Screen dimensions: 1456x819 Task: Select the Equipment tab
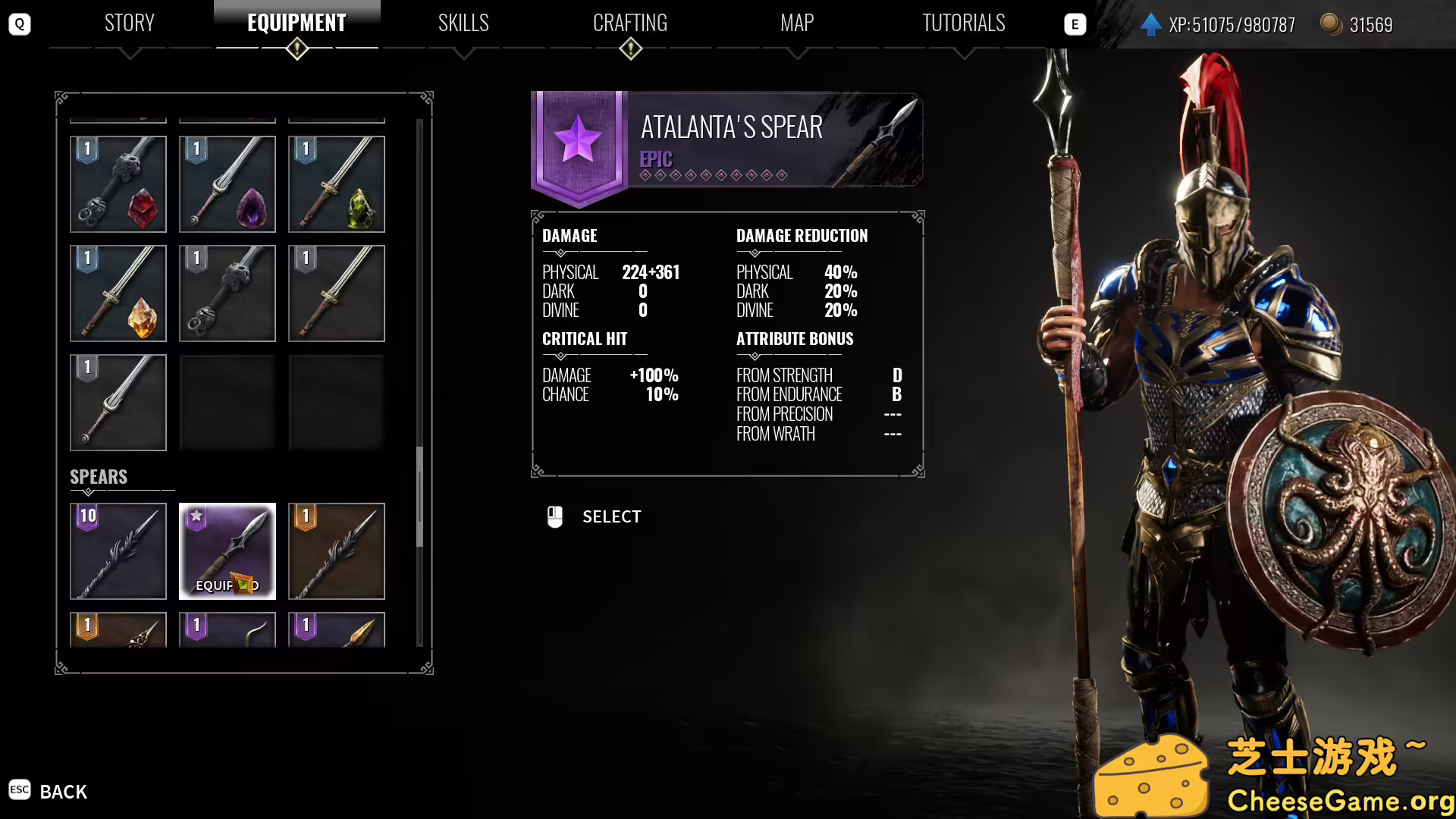(297, 24)
